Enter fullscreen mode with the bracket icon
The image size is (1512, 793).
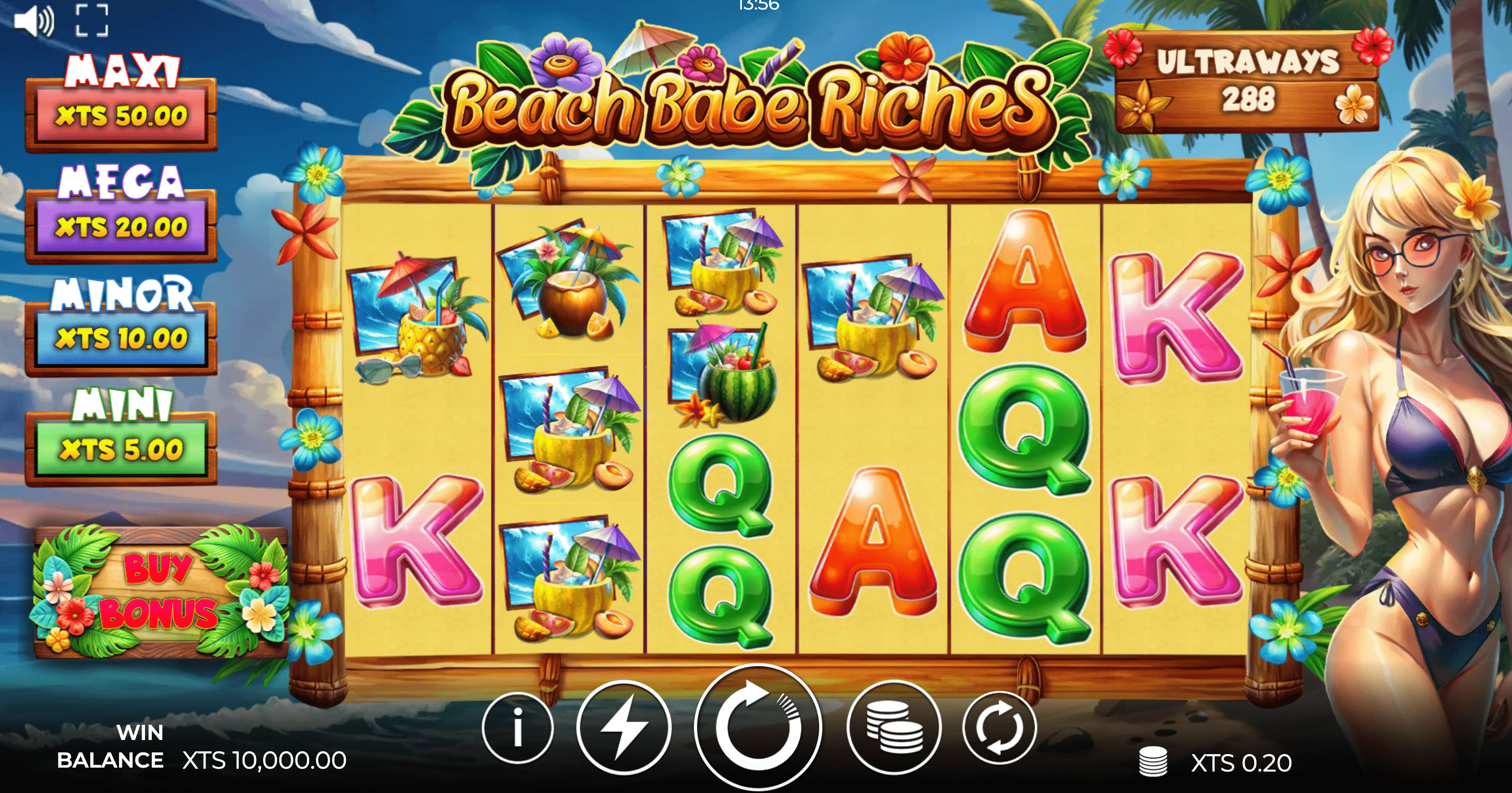coord(92,21)
